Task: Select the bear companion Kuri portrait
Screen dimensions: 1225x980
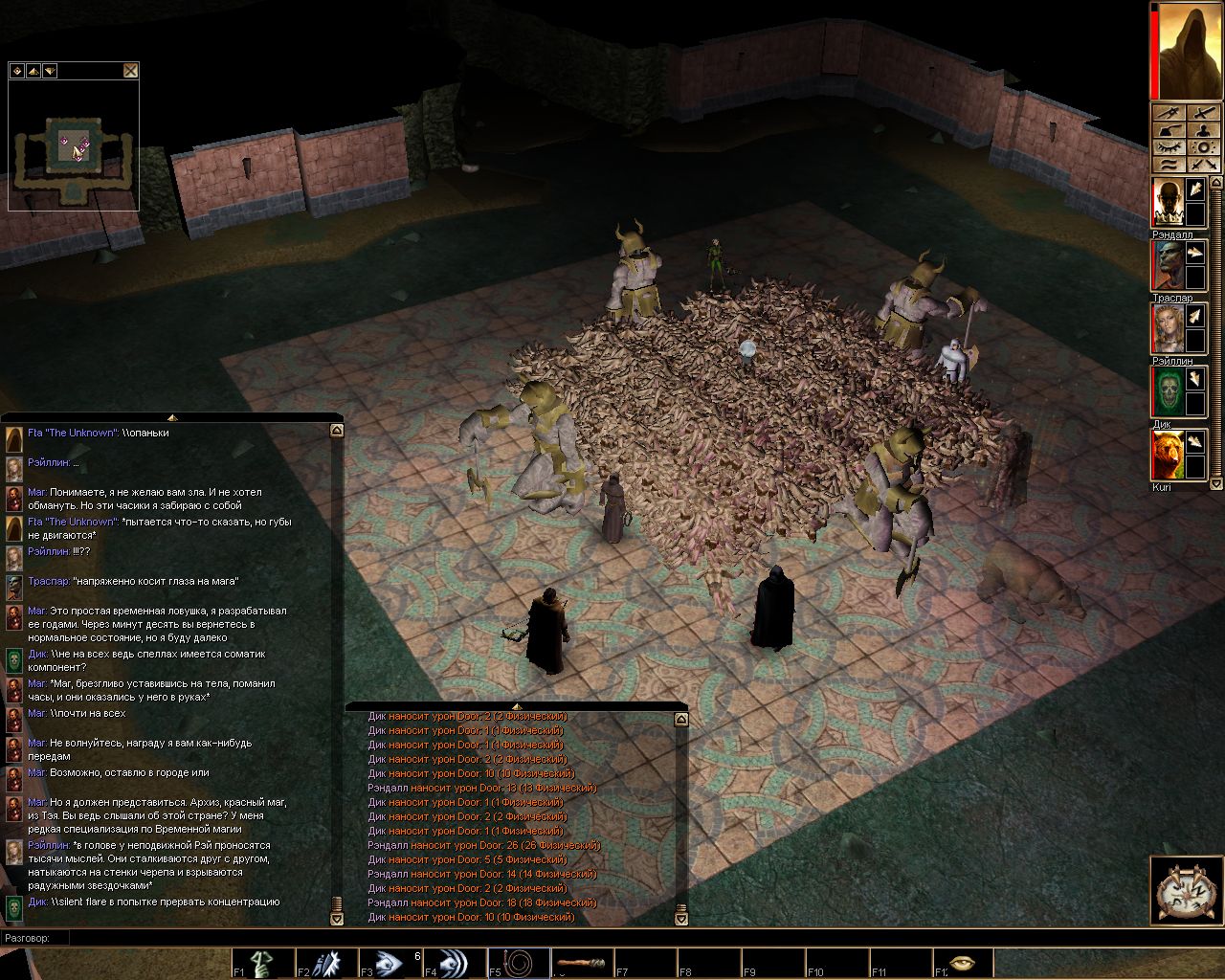Action: (1167, 455)
